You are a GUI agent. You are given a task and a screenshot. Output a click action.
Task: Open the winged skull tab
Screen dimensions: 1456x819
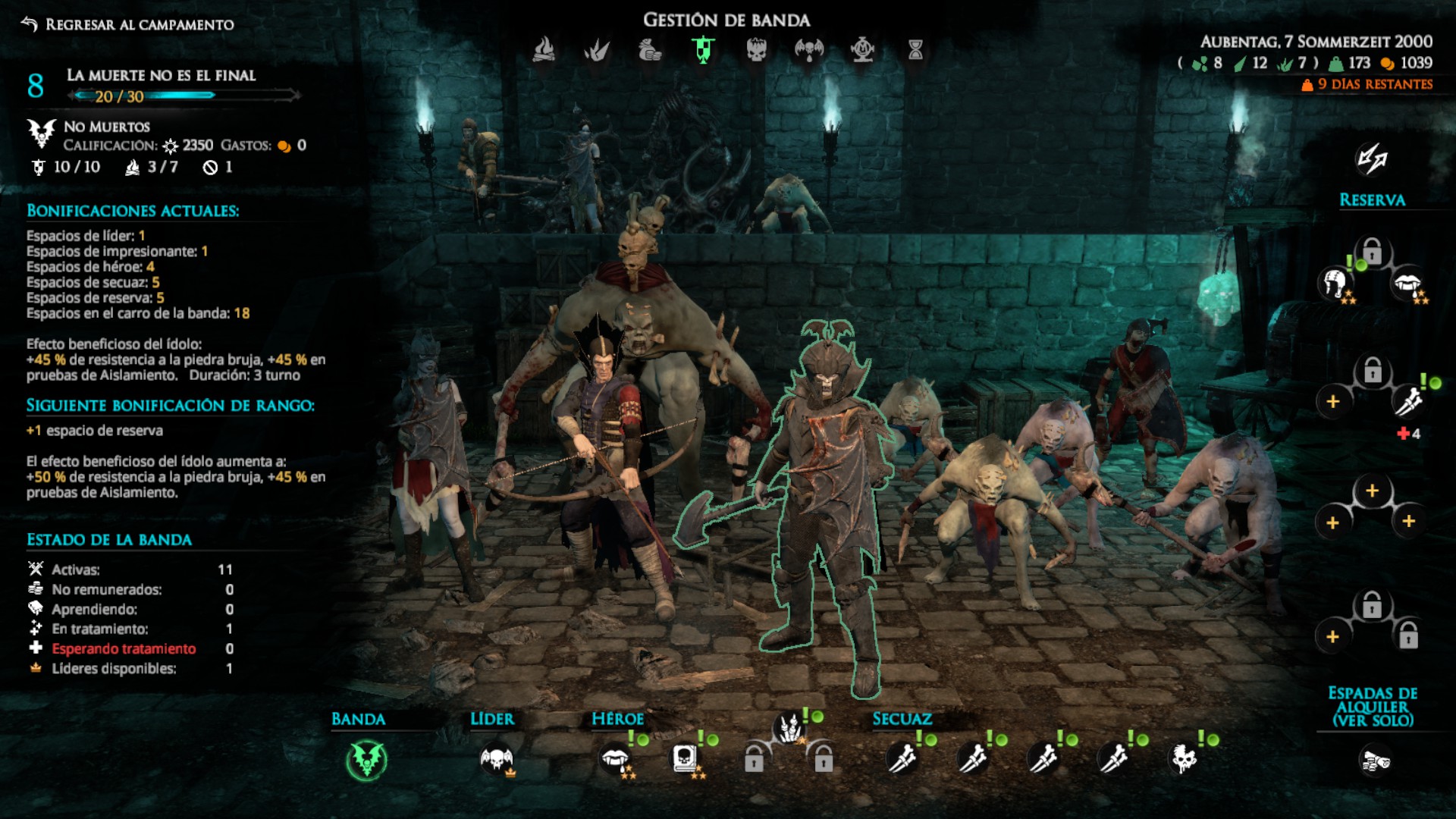click(x=808, y=50)
